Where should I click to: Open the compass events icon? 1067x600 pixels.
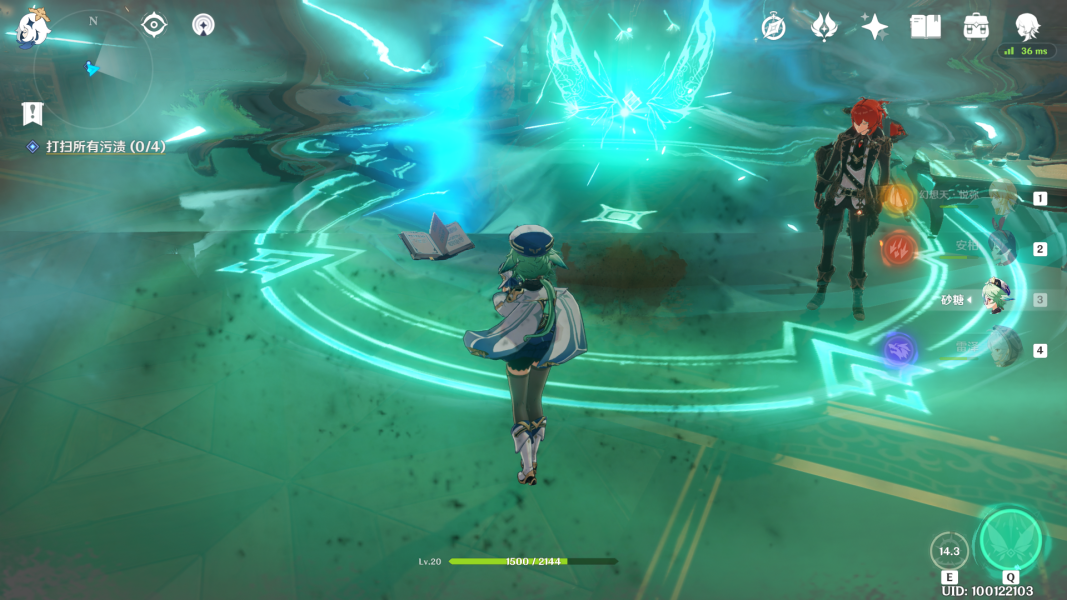pos(773,27)
